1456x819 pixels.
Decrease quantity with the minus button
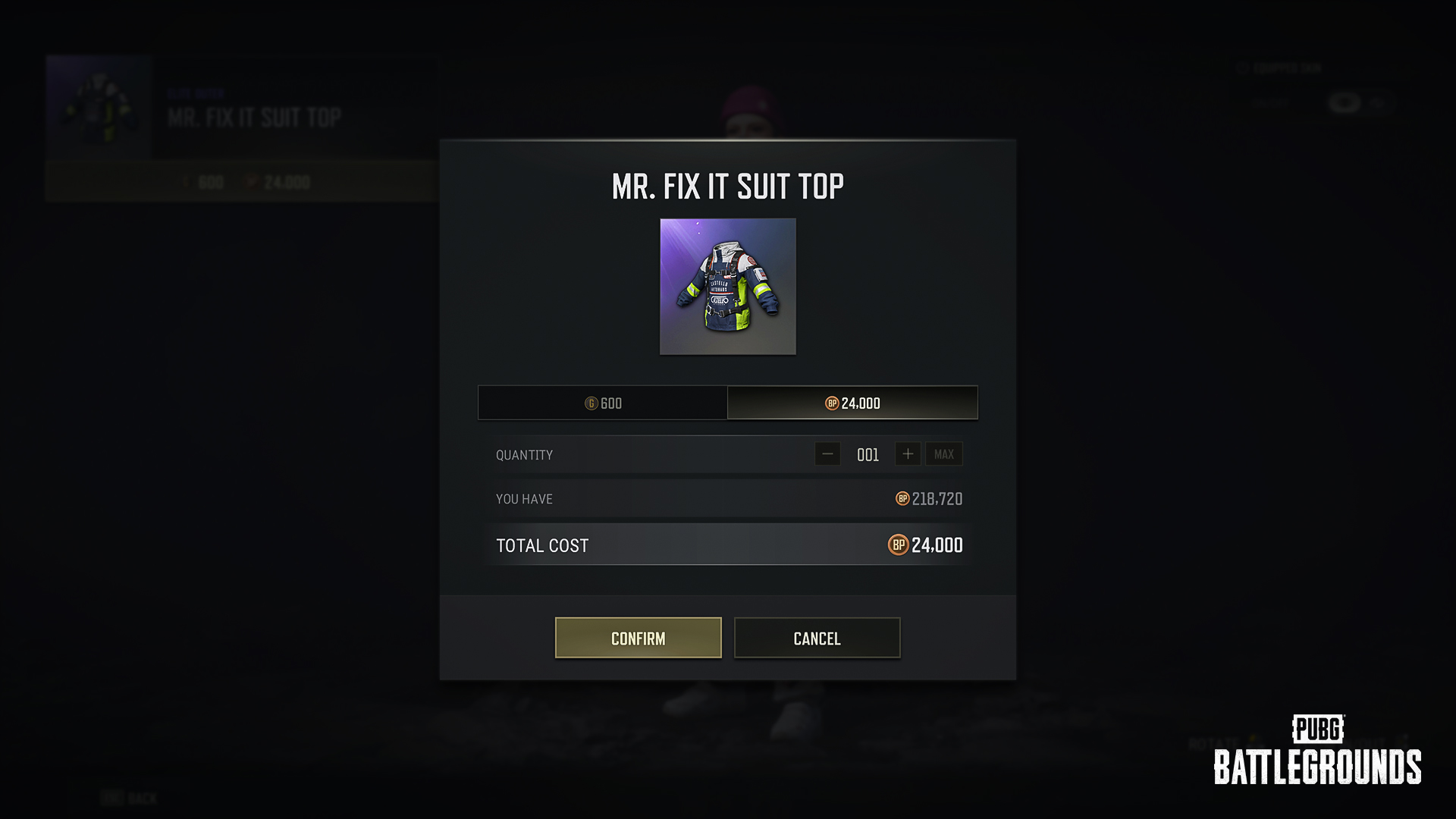pos(827,454)
